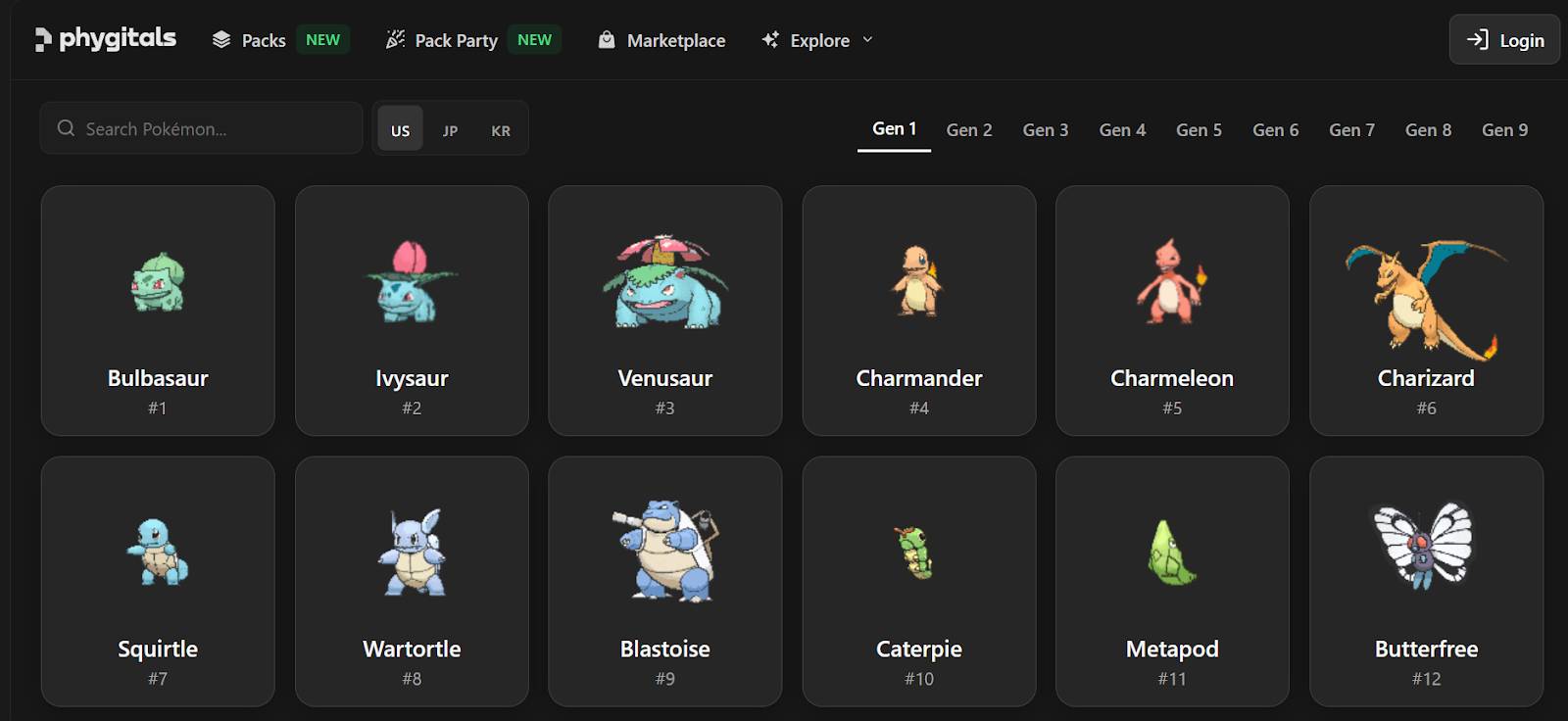The width and height of the screenshot is (1568, 721).
Task: Expand the Explore dropdown
Action: point(817,40)
